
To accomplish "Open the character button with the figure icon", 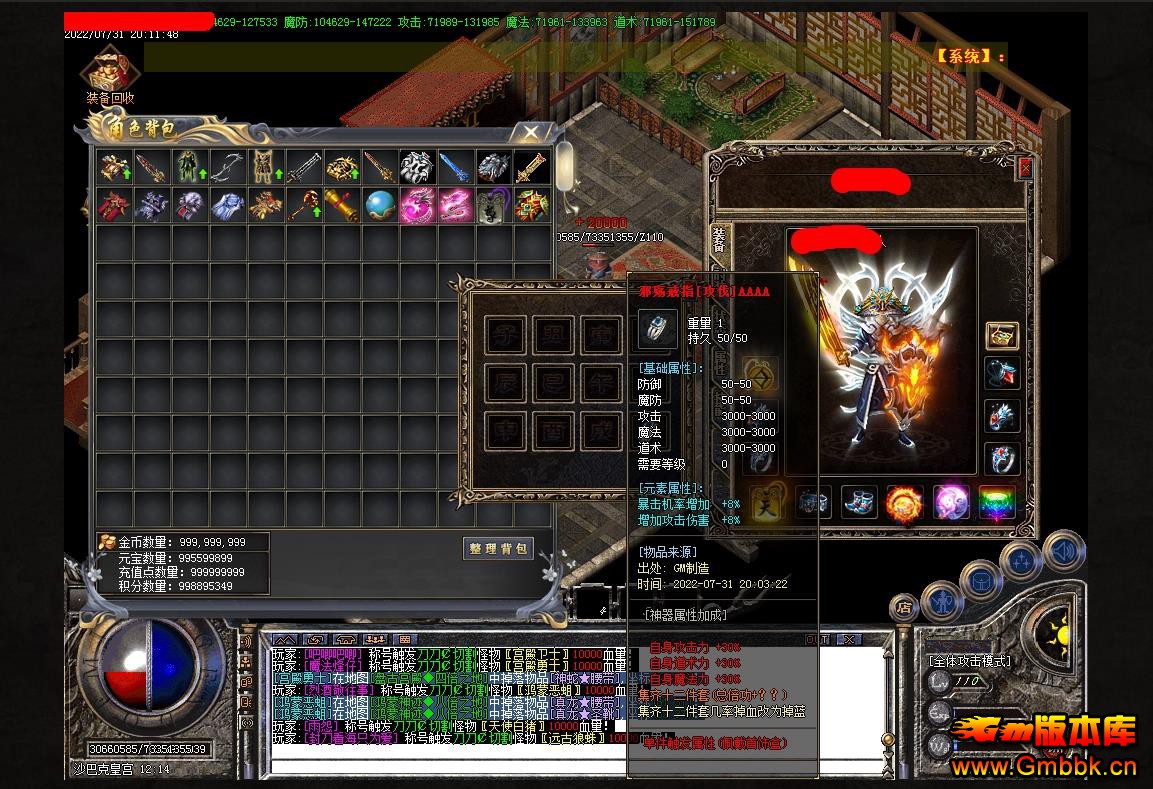I will [x=942, y=600].
